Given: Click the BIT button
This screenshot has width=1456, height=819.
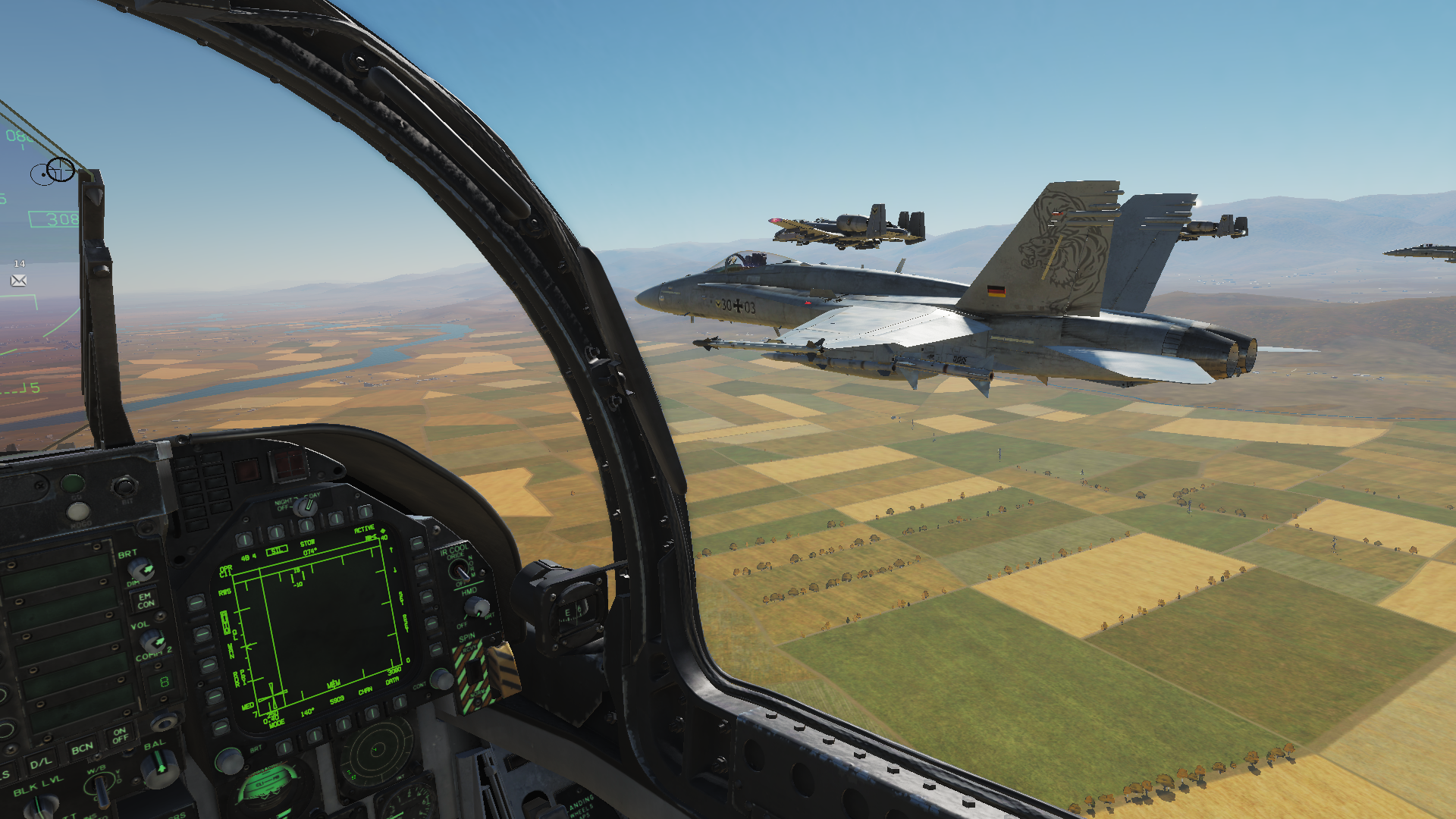Looking at the screenshot, I should (125, 486).
